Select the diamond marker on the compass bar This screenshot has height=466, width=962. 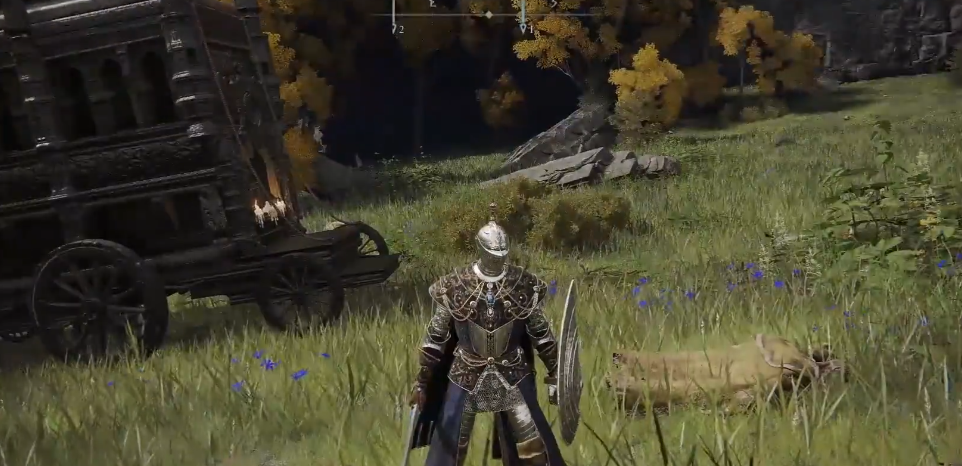coord(489,14)
